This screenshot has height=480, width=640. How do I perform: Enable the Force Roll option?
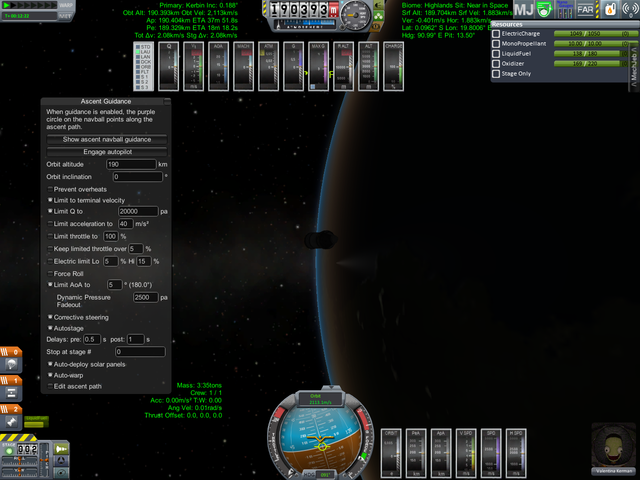(x=51, y=273)
